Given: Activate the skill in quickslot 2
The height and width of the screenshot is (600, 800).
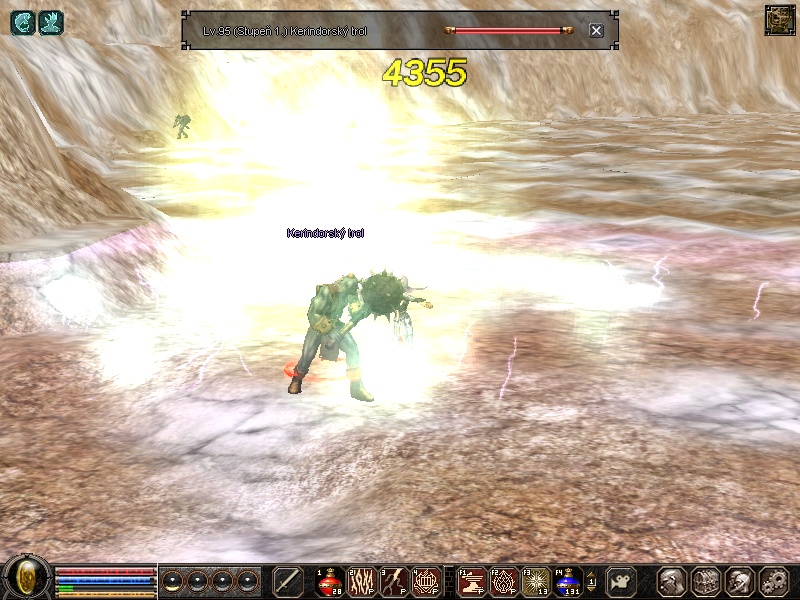Looking at the screenshot, I should [360, 580].
